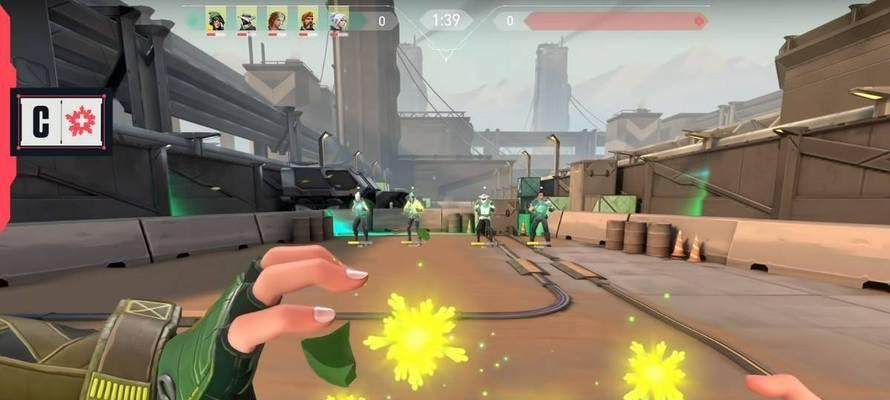This screenshot has width=890, height=400.
Task: Click the orange-bearded agent portrait
Action: coord(308,19)
